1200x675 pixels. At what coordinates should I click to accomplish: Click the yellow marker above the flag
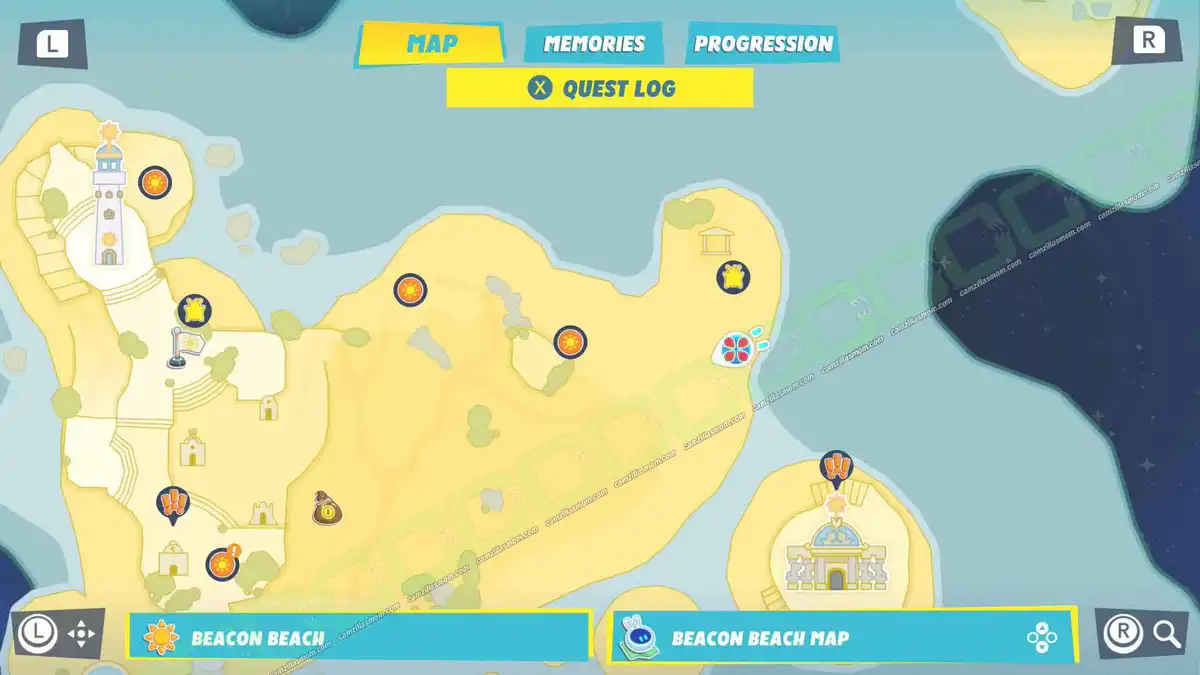pyautogui.click(x=195, y=310)
